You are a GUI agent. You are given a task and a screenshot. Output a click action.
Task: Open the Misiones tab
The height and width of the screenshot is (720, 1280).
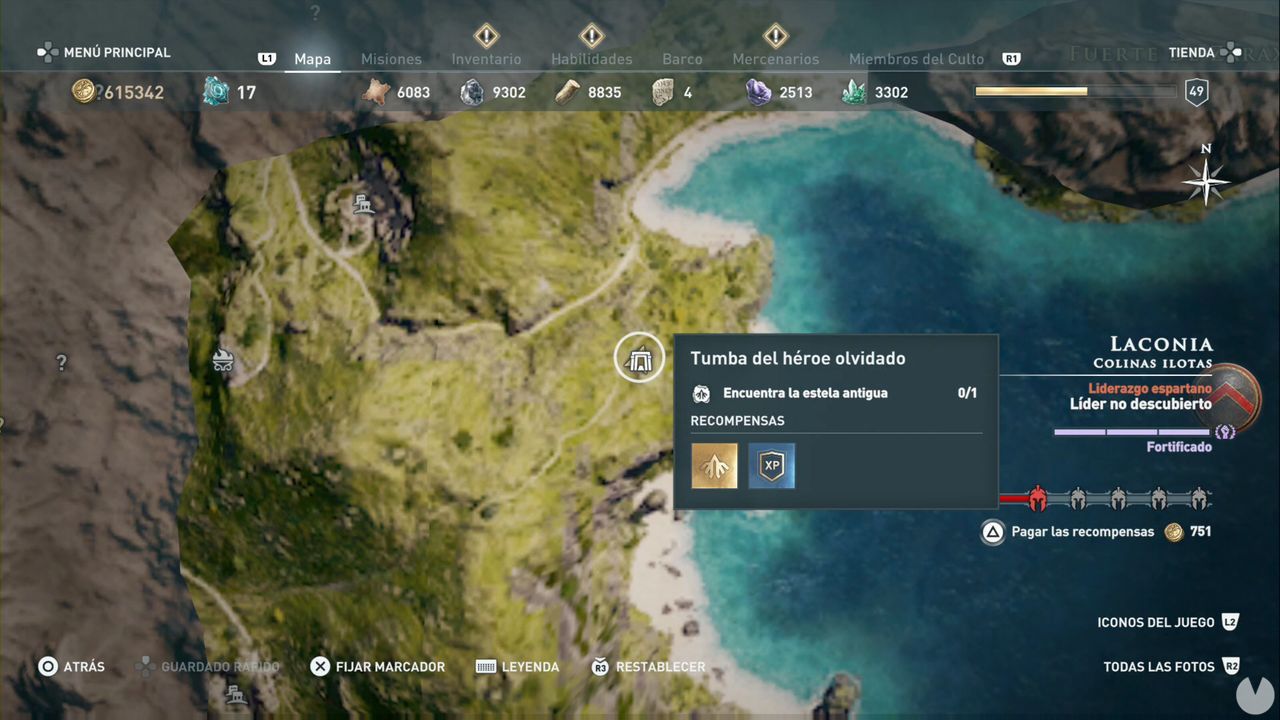click(391, 59)
